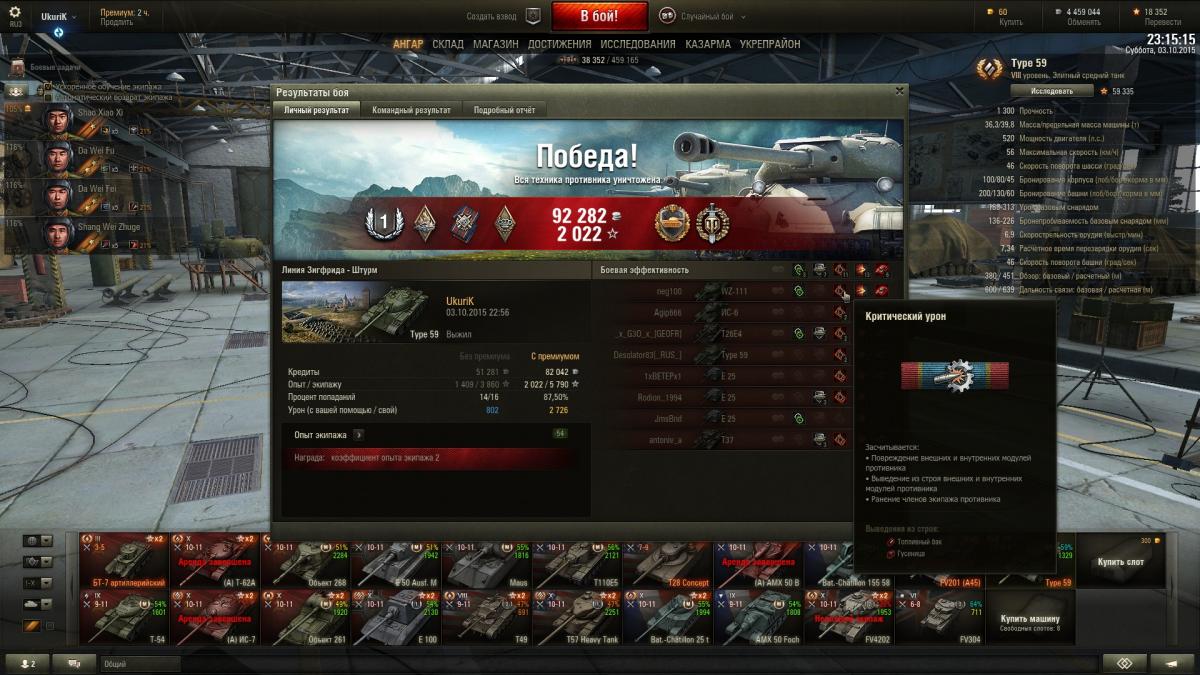Open the ДОСТИЖЕНИЯ achievements section
Screen dimensions: 1200x675
pos(559,44)
